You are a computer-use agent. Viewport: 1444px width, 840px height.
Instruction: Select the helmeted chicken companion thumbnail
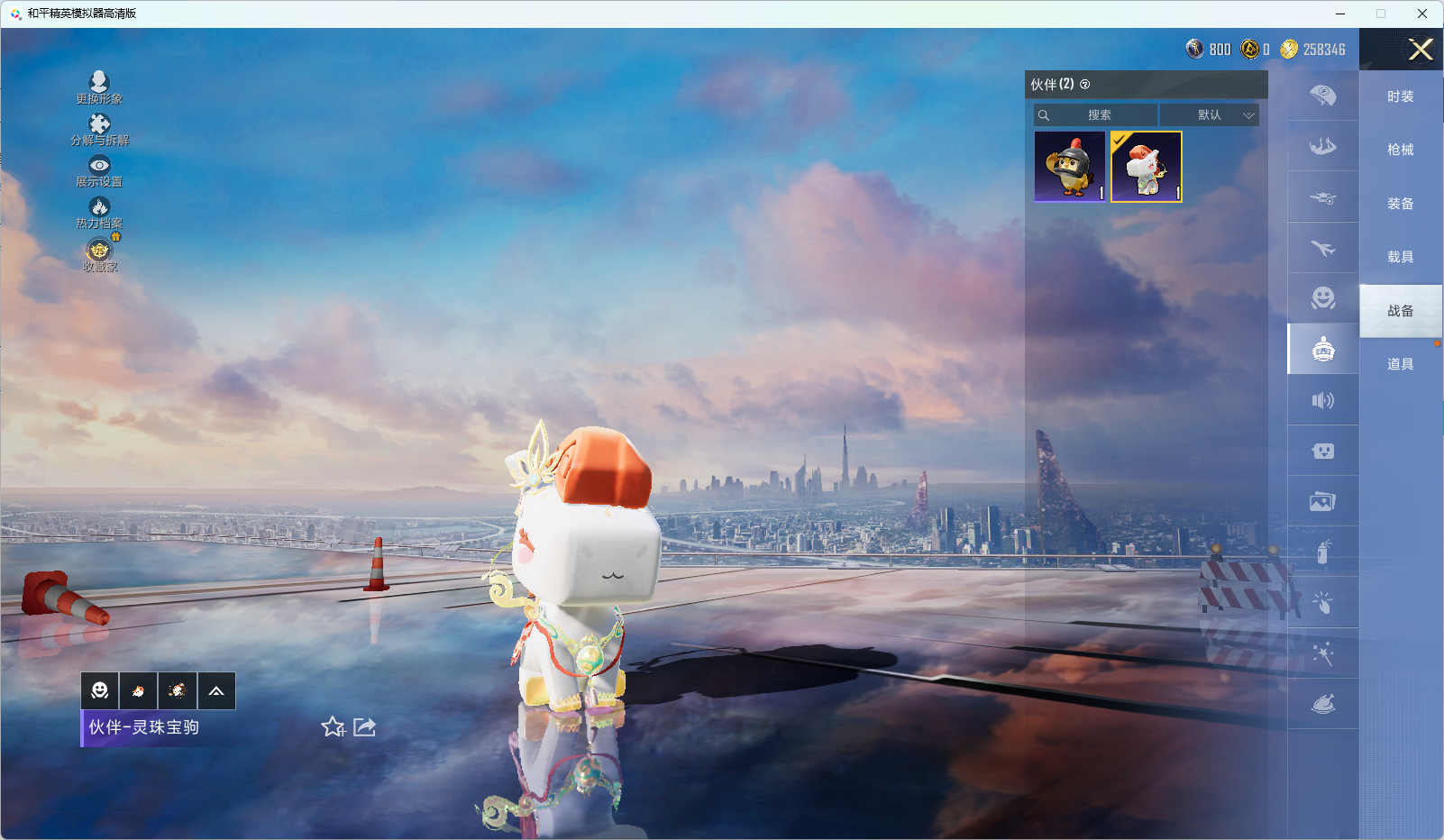(1070, 167)
